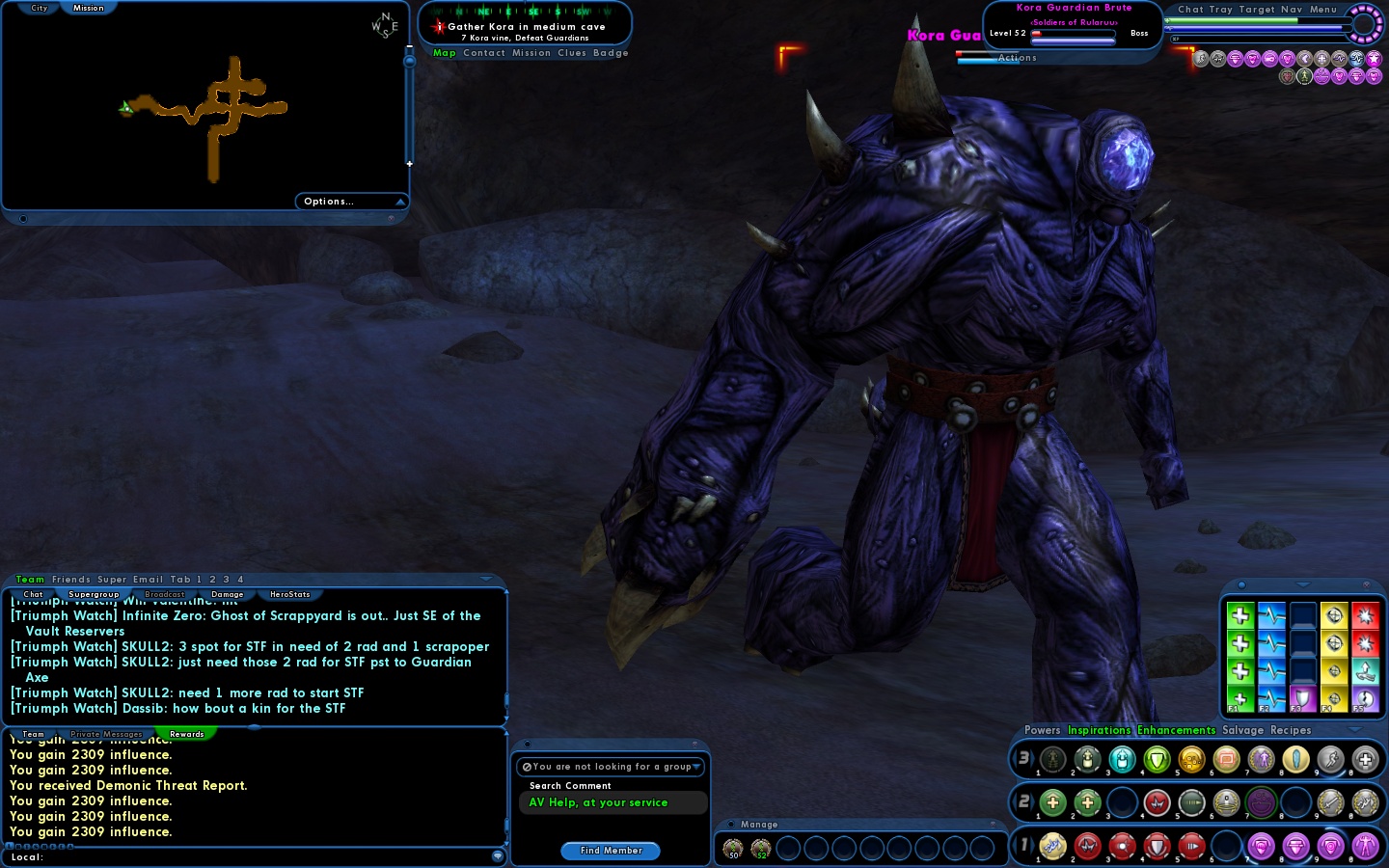Activate the red shield power in tray 1

[x=1157, y=847]
